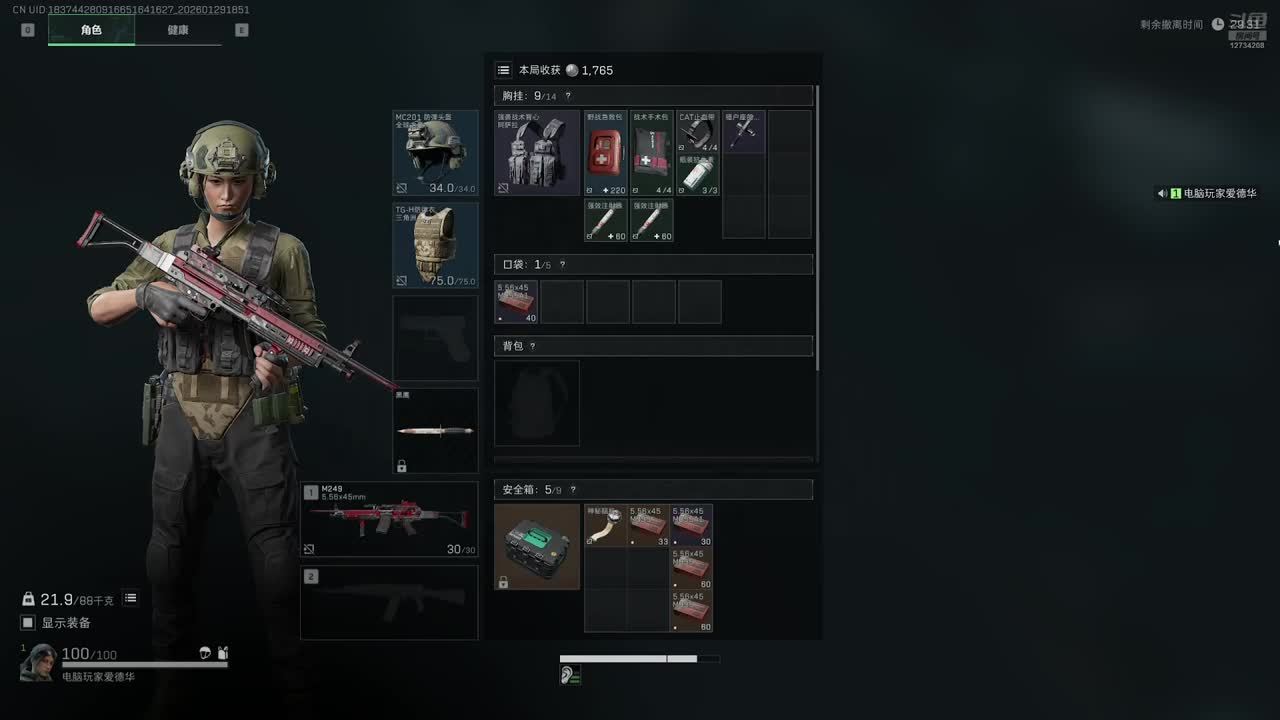Select the 5.56x45 ammo in the pocket
The width and height of the screenshot is (1280, 720).
point(516,302)
